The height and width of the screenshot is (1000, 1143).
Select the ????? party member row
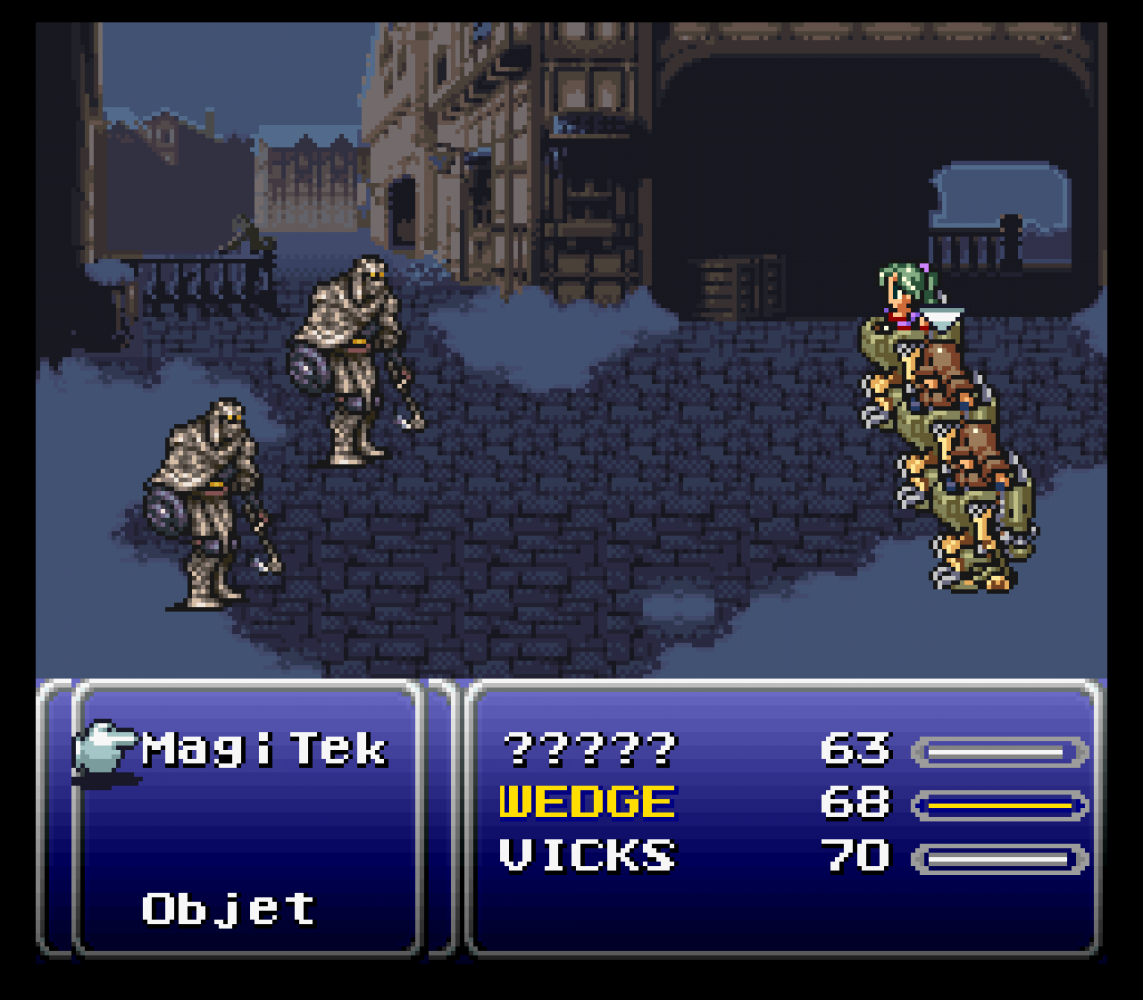tap(589, 748)
